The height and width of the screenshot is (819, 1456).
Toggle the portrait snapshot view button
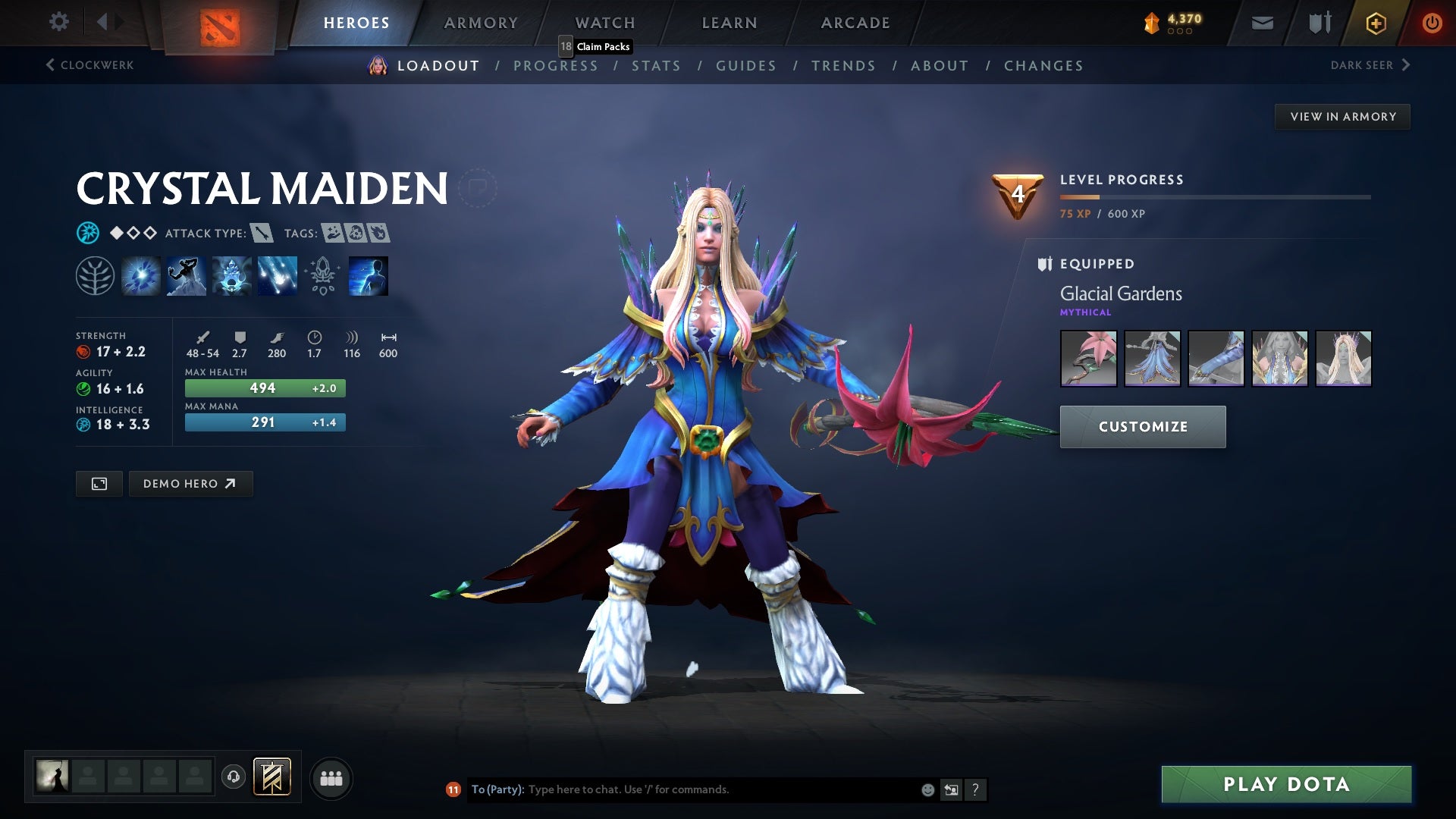(x=99, y=483)
